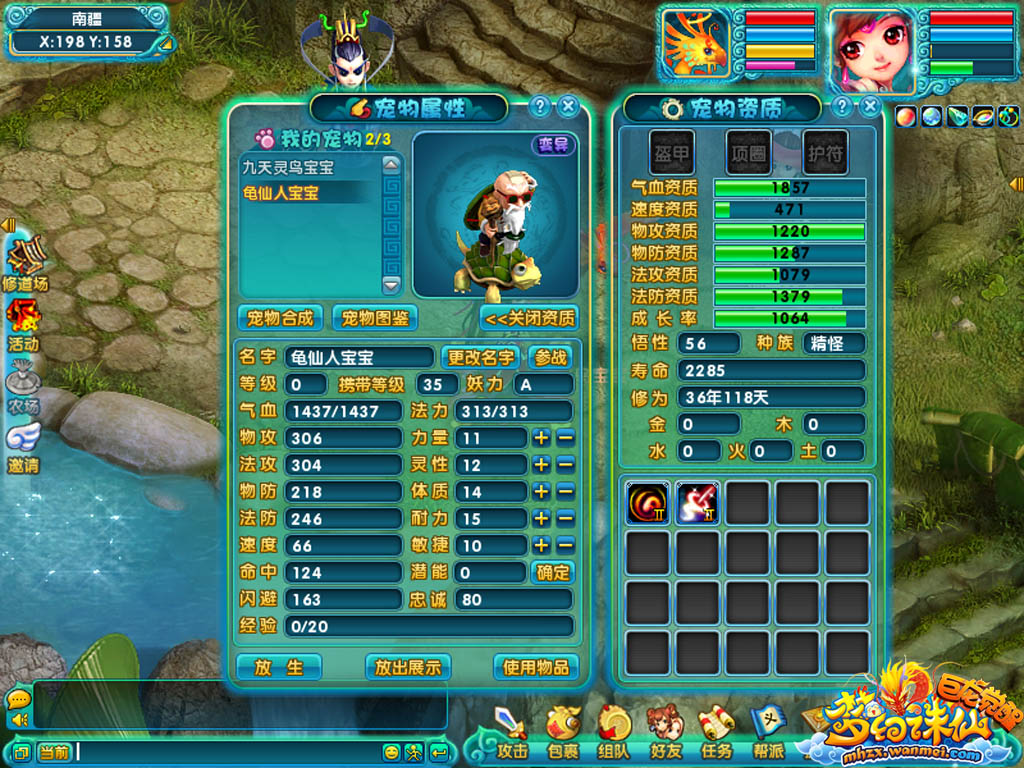Open the 活动 events menu
Screen dimensions: 1024x768
tap(24, 325)
